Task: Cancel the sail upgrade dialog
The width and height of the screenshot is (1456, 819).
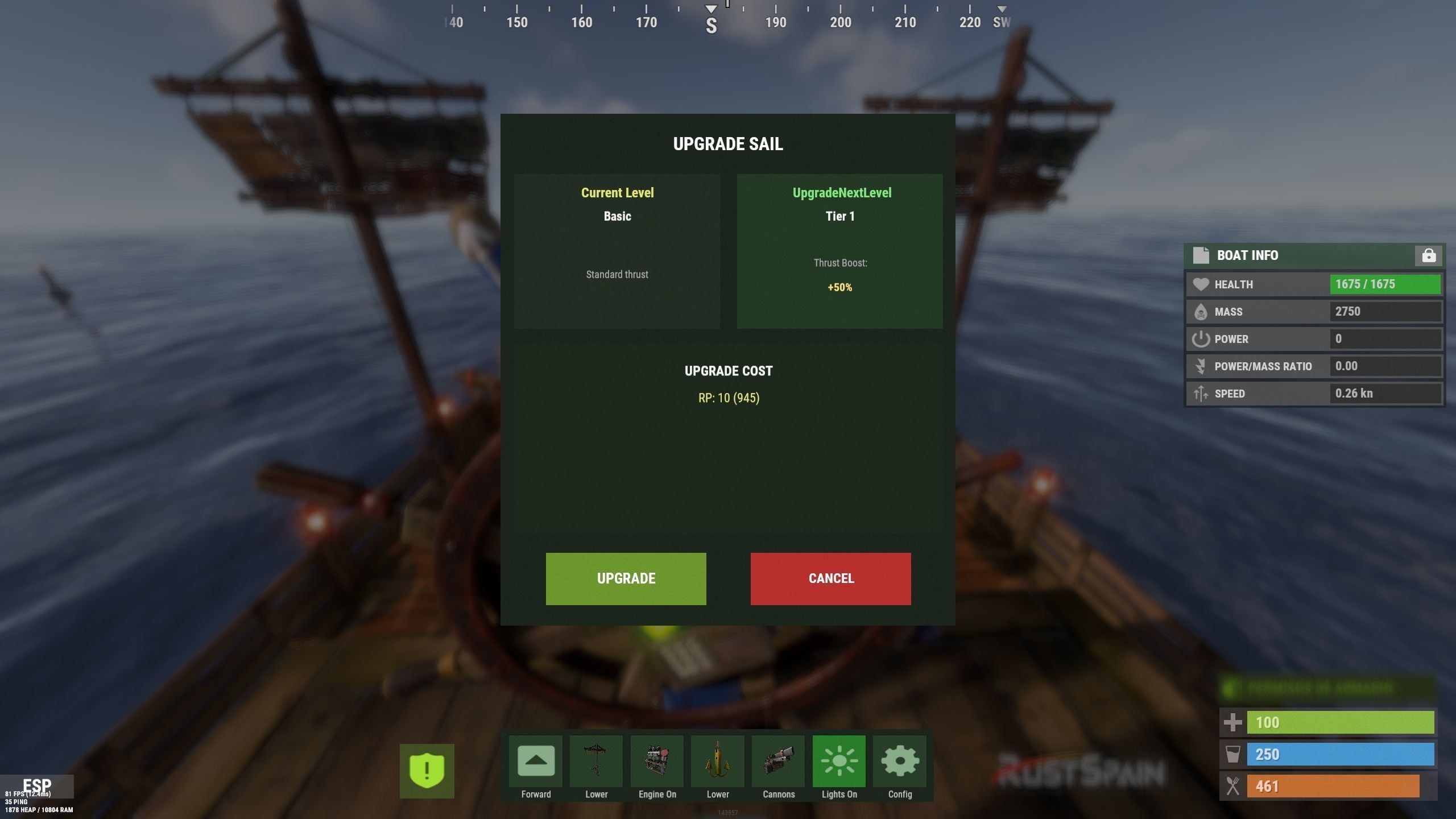Action: coord(830,578)
